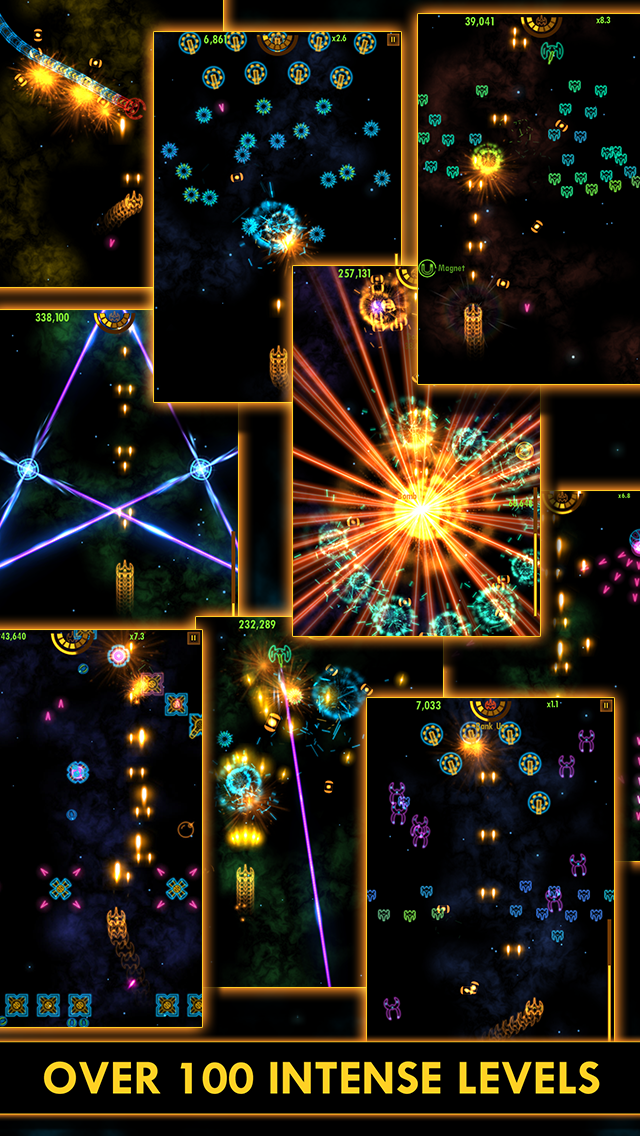Tap pause in the x7.3 multiplier screenshot
Screen dimensions: 640x1136
(194, 637)
